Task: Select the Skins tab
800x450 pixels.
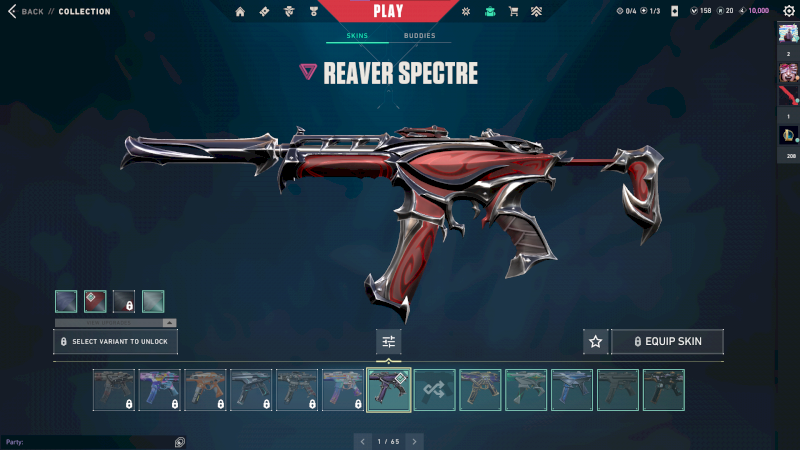Action: point(357,36)
